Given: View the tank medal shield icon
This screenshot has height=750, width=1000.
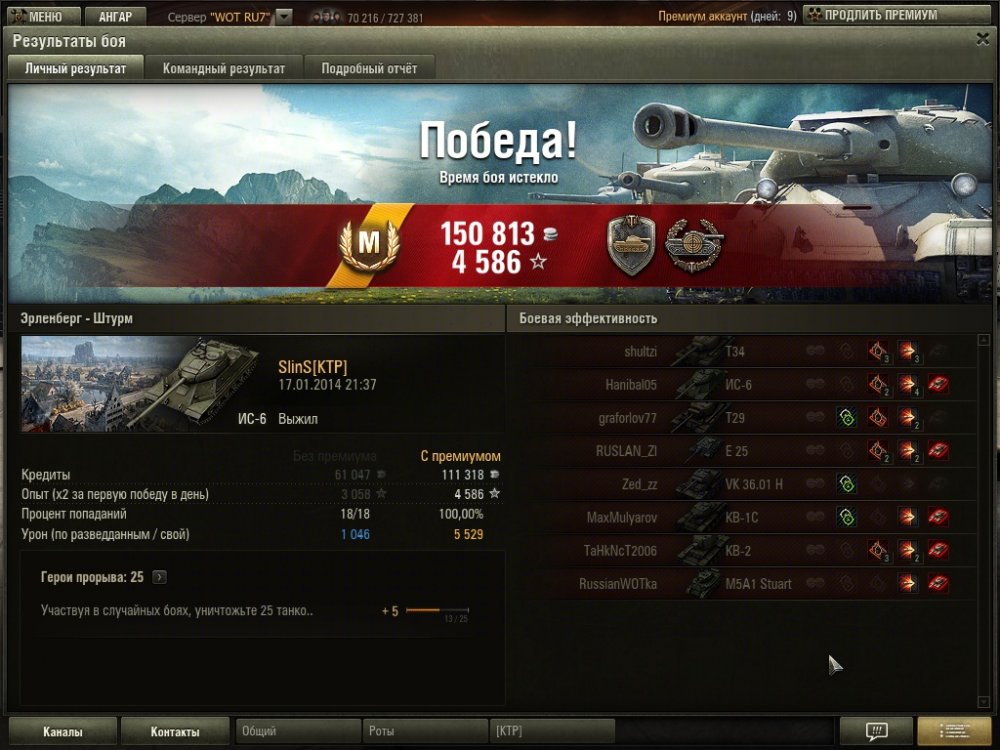Looking at the screenshot, I should point(630,245).
